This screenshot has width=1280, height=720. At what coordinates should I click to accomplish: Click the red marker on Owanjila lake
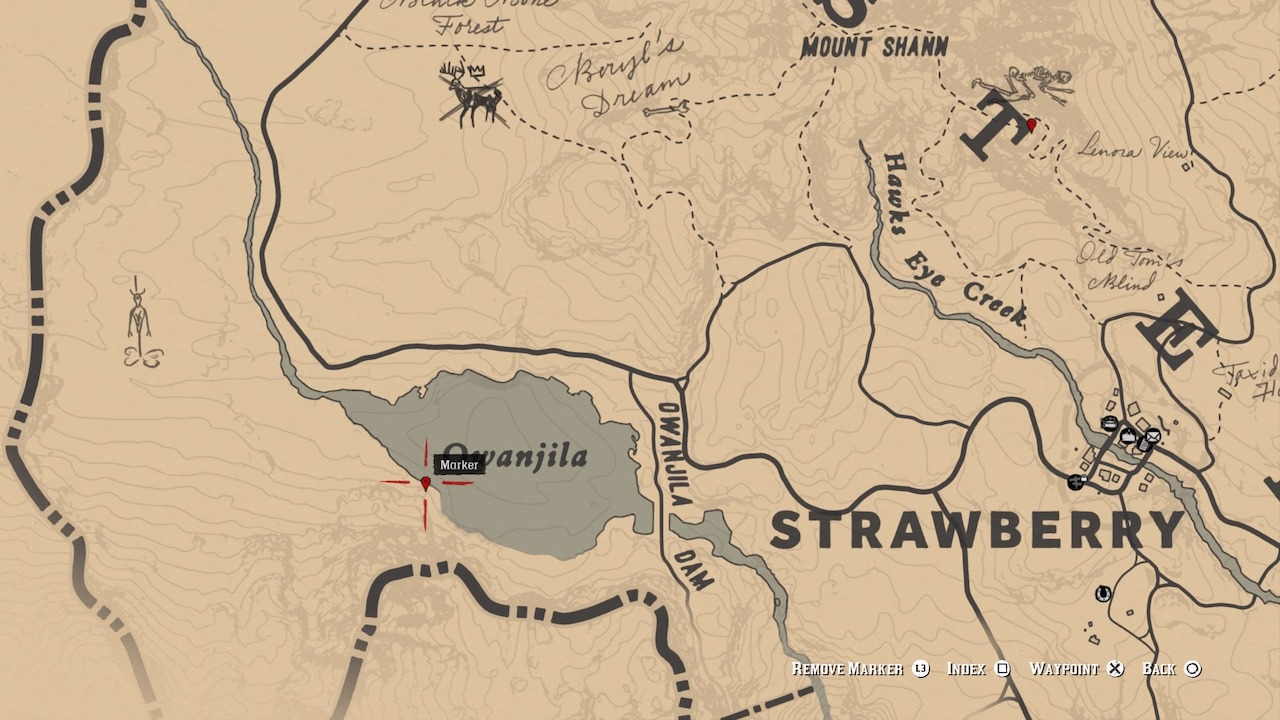point(427,484)
